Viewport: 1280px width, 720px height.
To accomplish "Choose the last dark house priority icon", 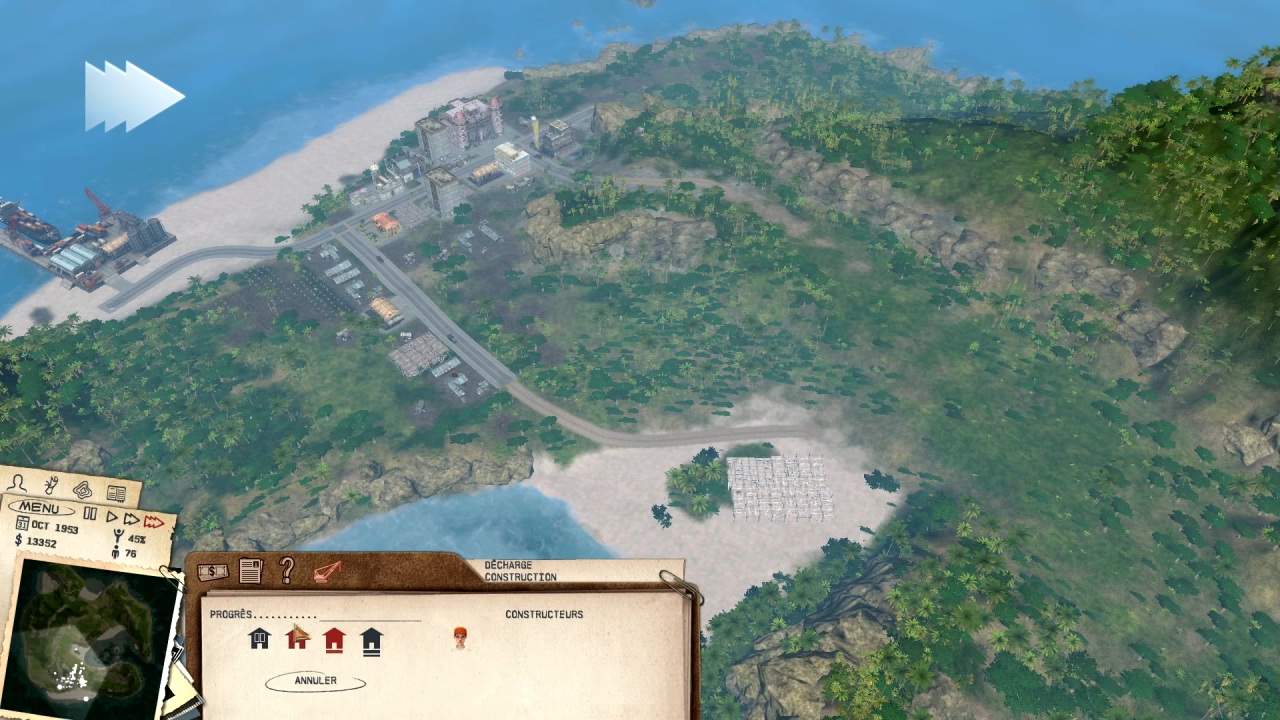I will (x=370, y=642).
